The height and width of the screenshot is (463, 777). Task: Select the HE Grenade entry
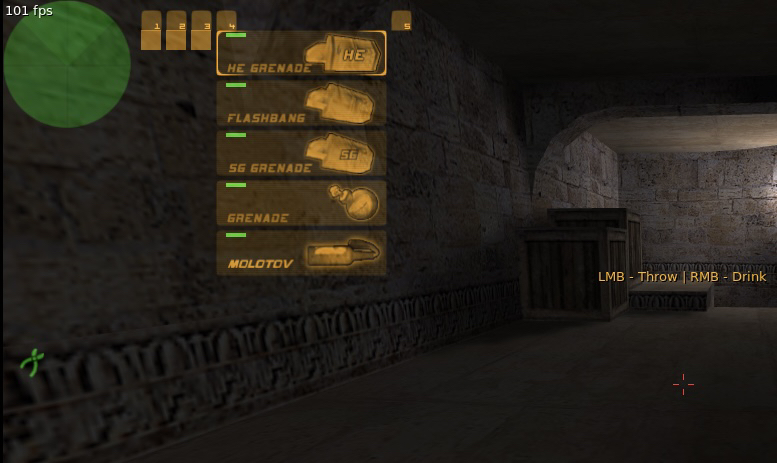[301, 53]
